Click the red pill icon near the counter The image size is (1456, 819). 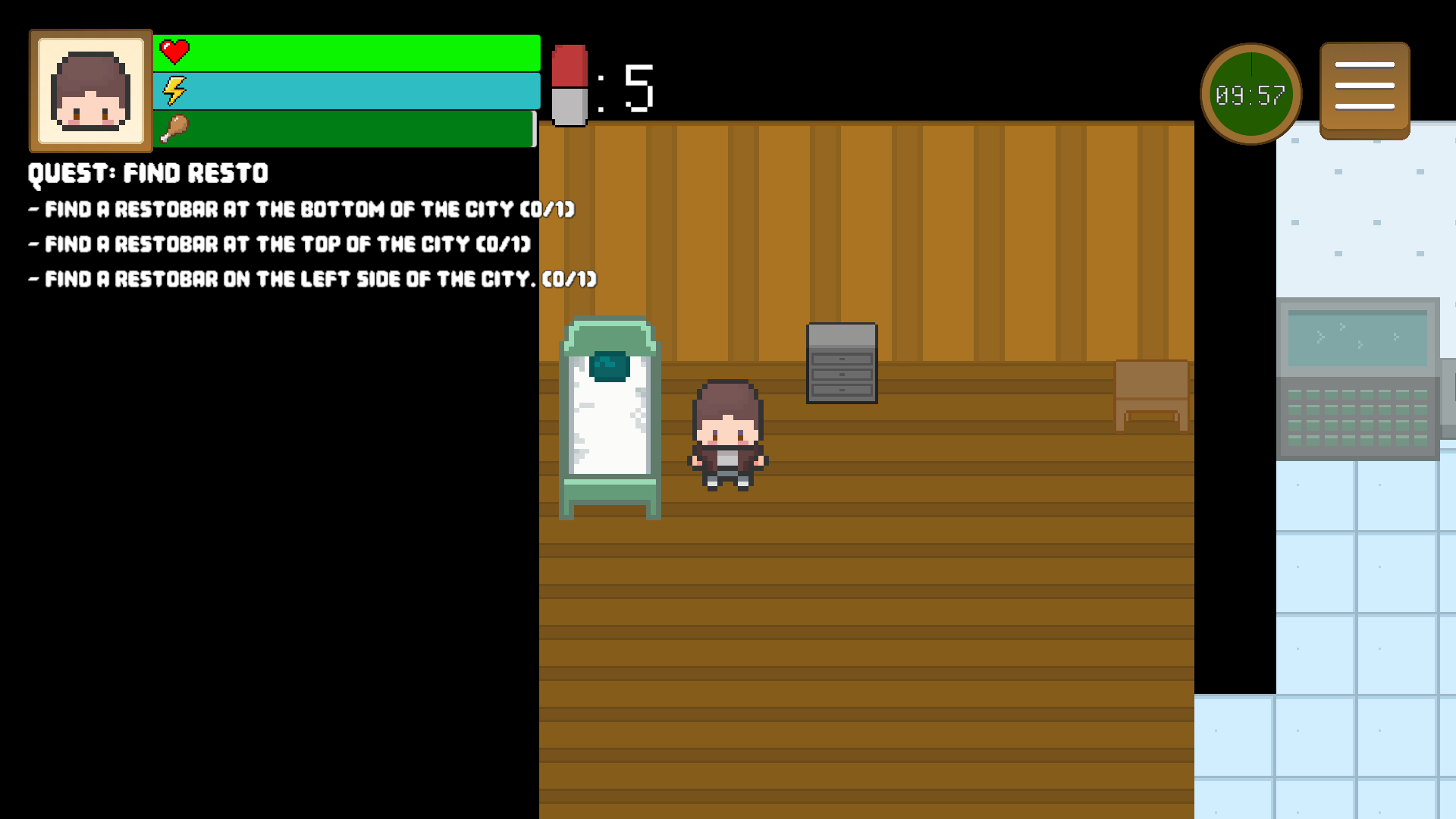570,85
